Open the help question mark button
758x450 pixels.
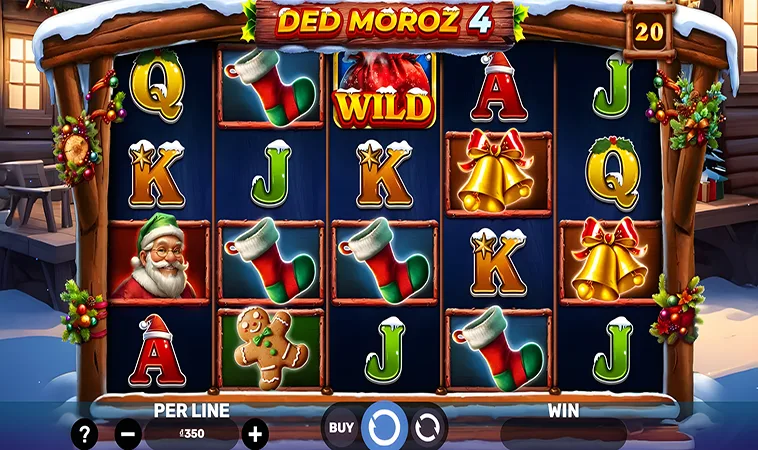tap(85, 434)
